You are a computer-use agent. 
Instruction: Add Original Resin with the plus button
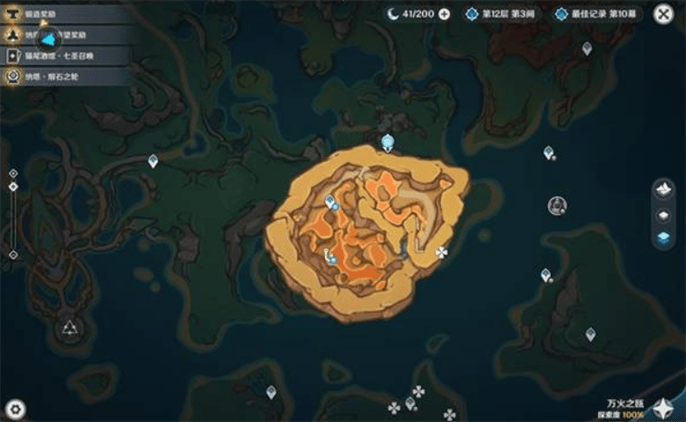click(444, 14)
